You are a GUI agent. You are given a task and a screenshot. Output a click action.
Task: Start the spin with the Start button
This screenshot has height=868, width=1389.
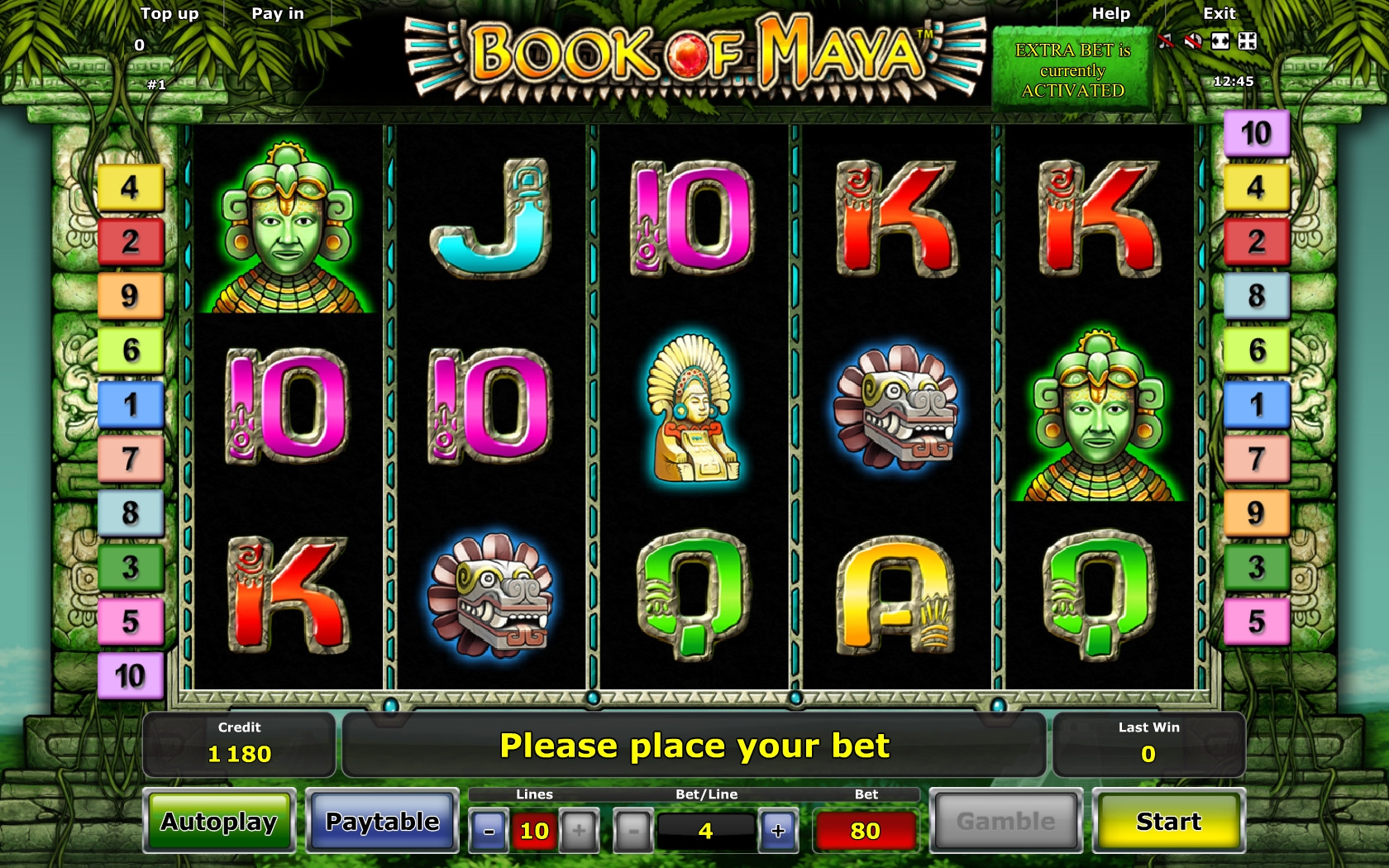point(1168,821)
